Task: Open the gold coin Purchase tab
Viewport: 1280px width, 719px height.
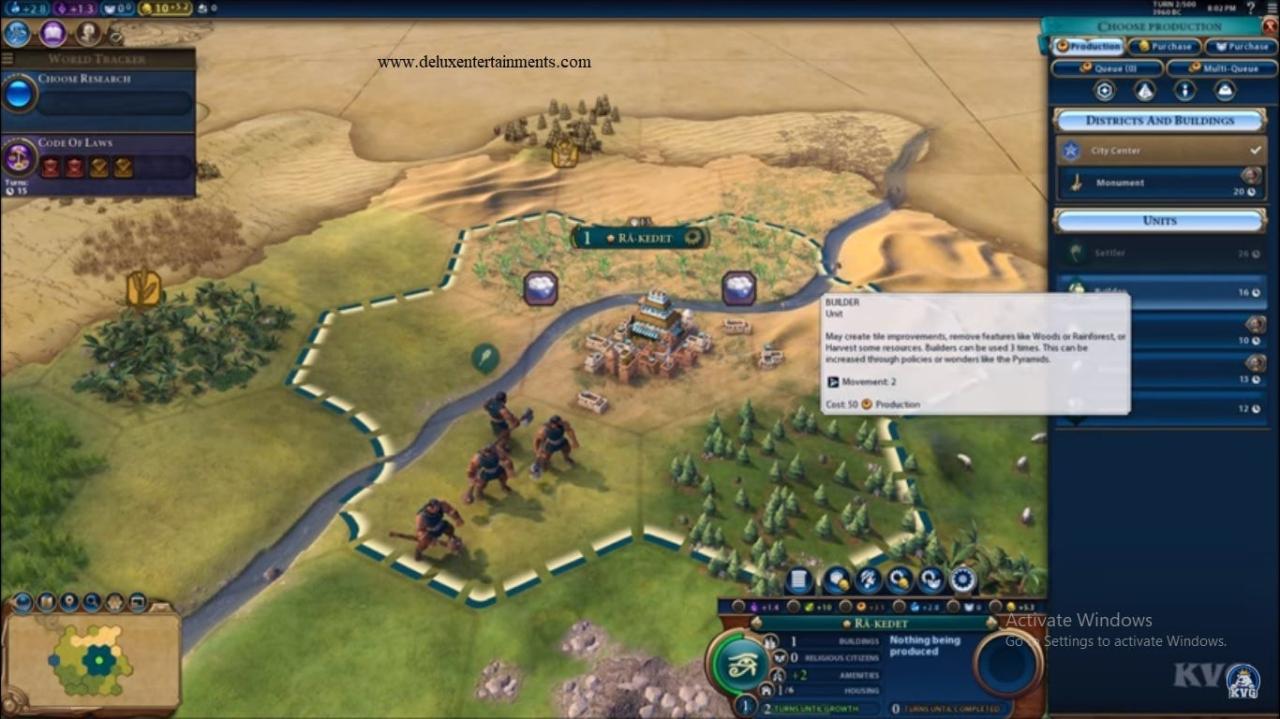Action: pos(1164,46)
